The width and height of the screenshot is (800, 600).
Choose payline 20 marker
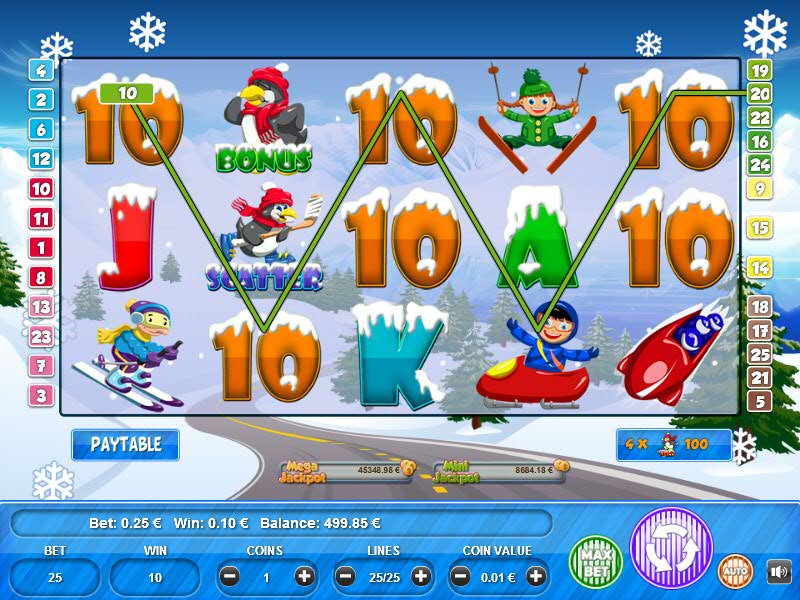pyautogui.click(x=759, y=93)
